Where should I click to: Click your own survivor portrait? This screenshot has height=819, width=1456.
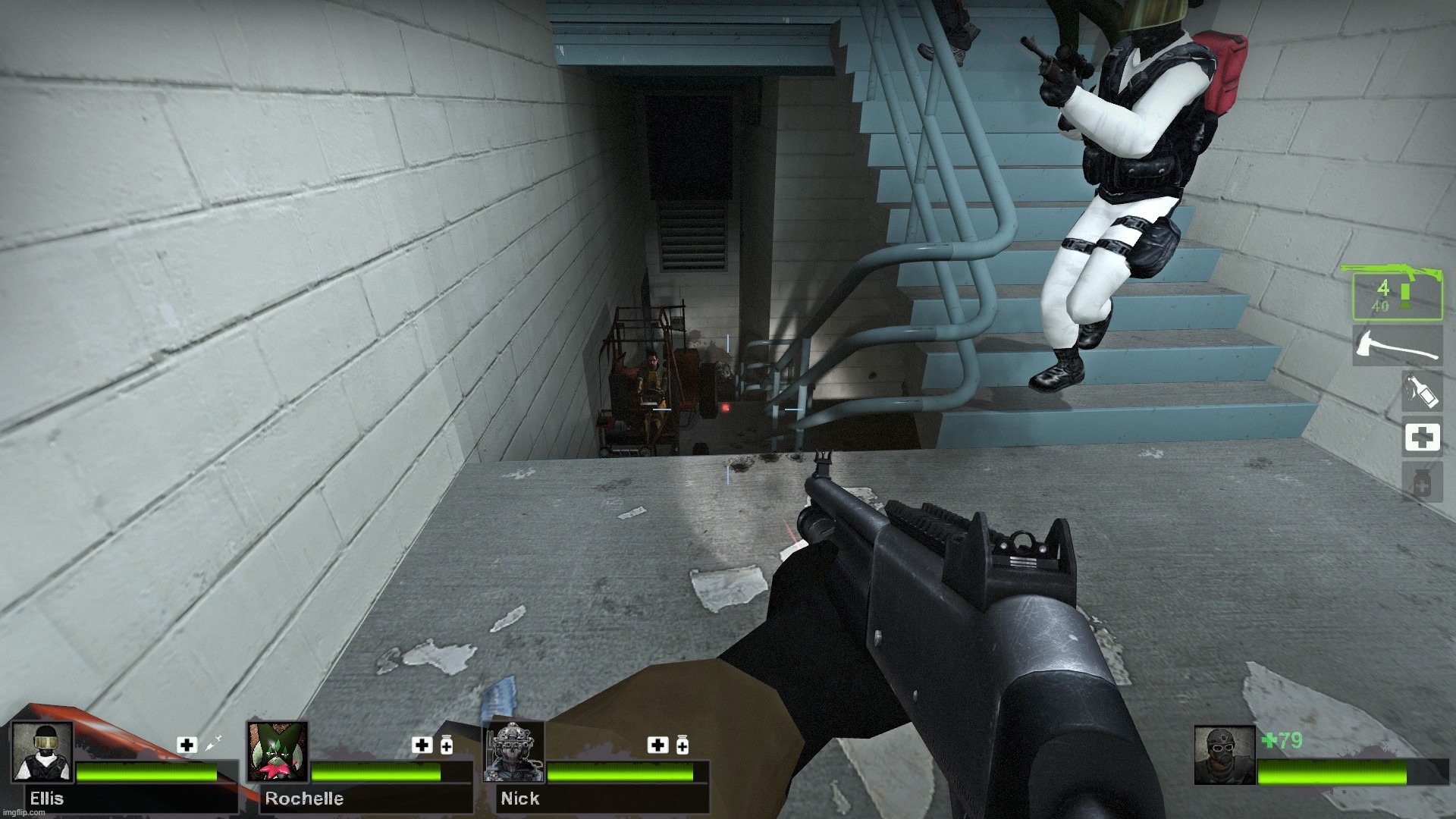(1224, 755)
